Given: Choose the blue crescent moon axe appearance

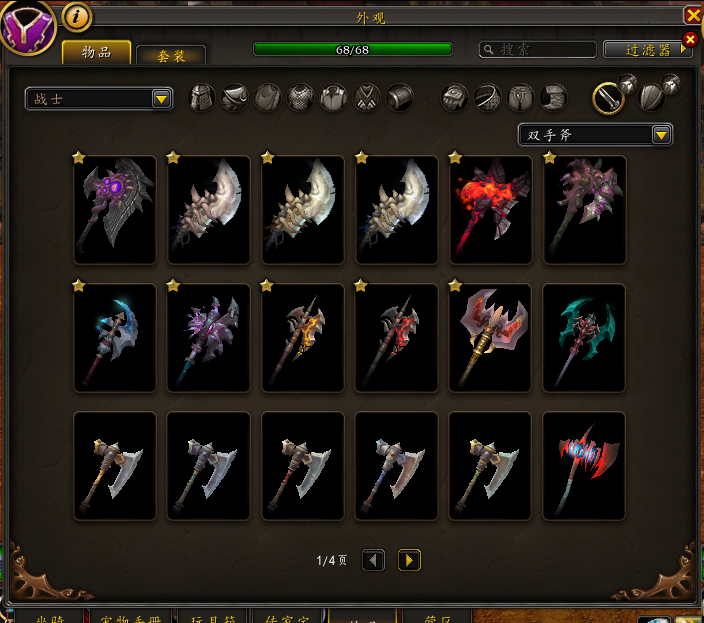Looking at the screenshot, I should coord(115,337).
